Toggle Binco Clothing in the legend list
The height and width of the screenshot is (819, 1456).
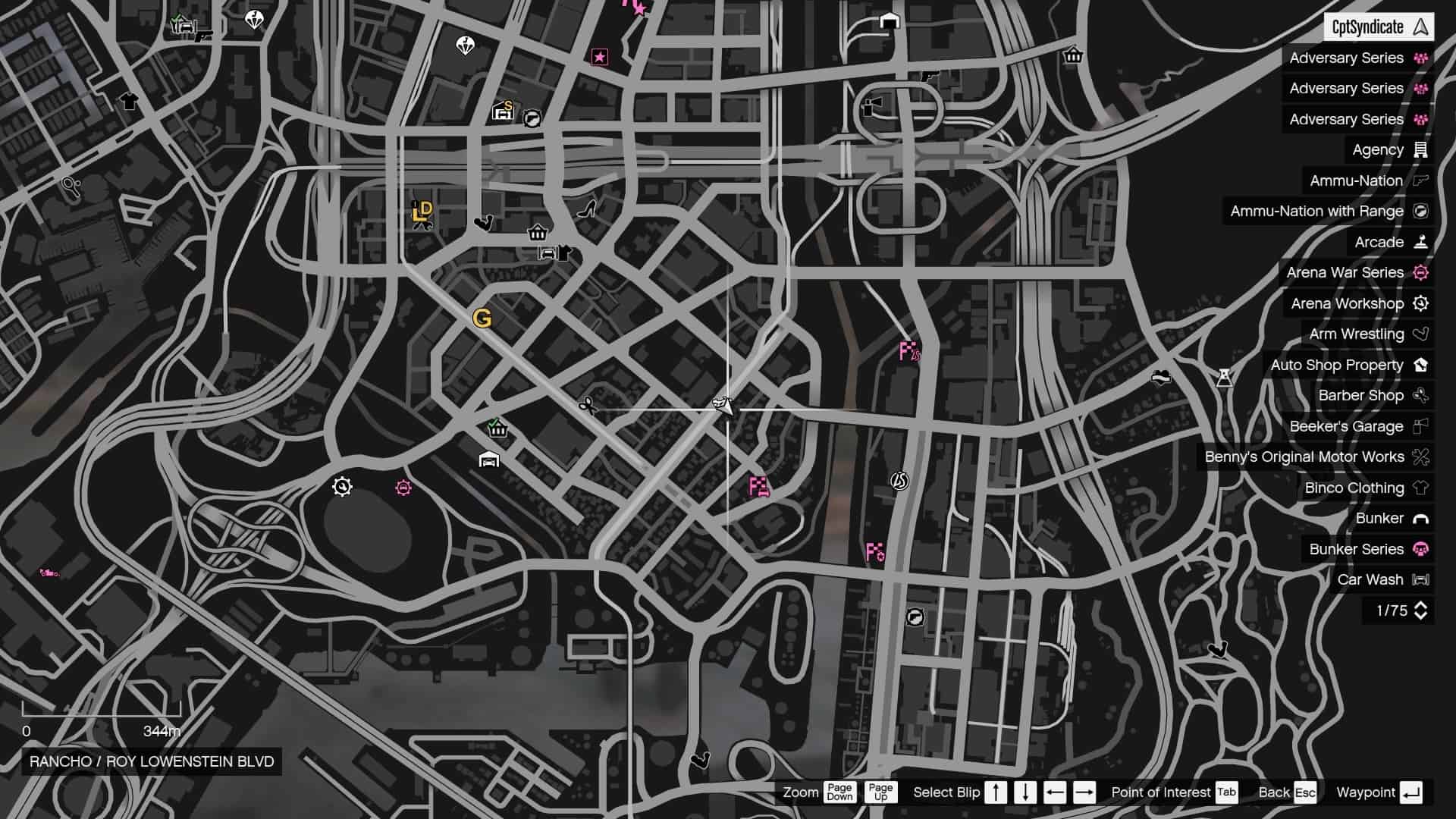1356,488
